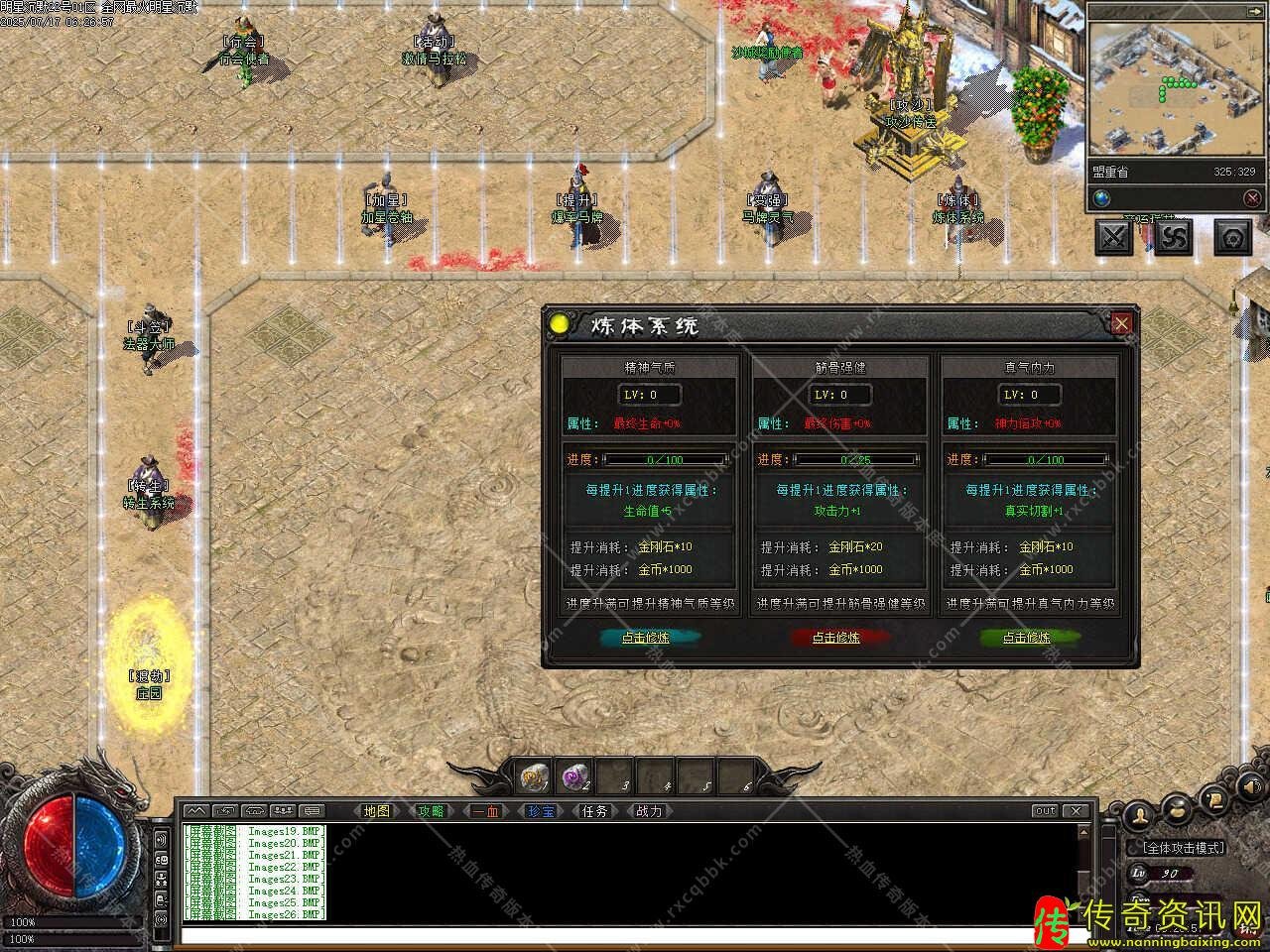This screenshot has height=952, width=1270.
Task: Open the 地图 tab in the chat bar
Action: 377,811
